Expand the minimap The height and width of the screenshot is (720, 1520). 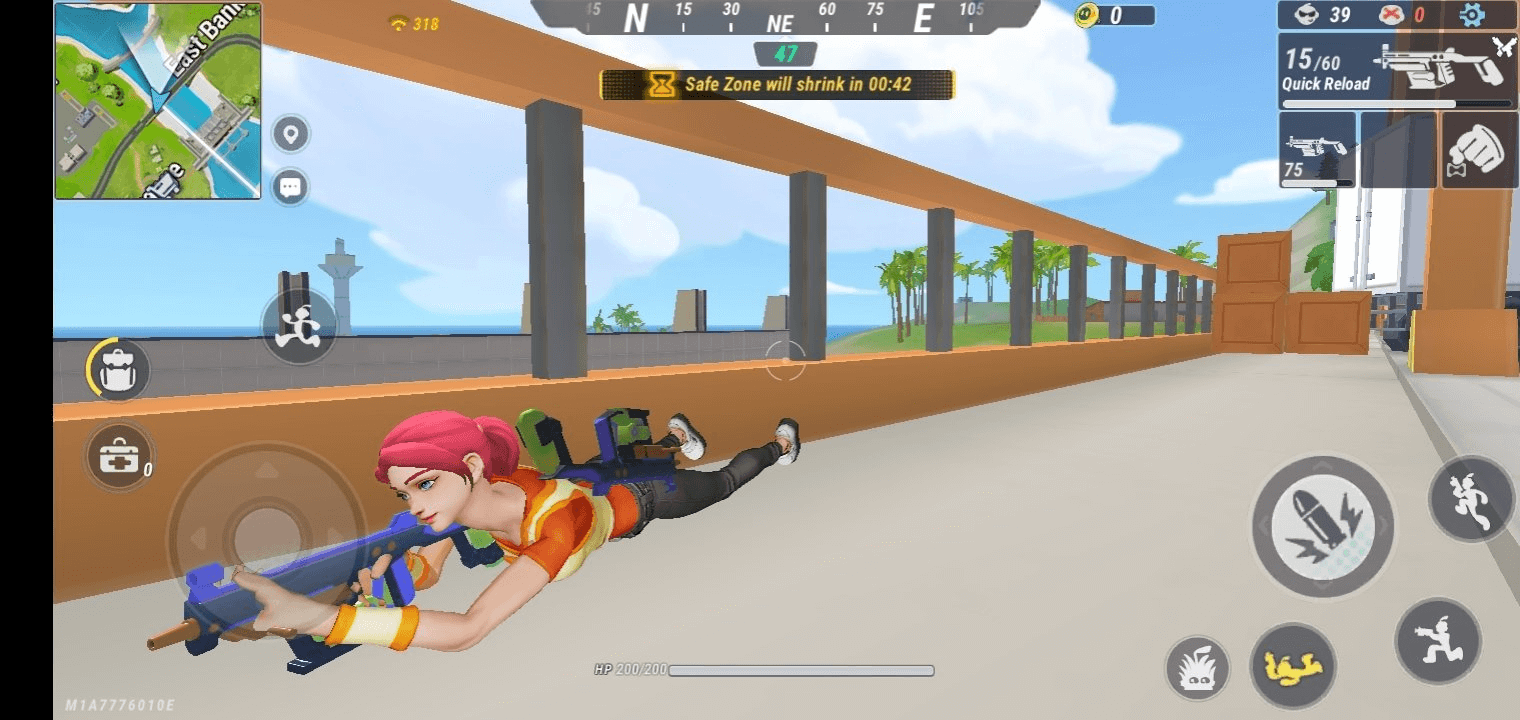[158, 101]
